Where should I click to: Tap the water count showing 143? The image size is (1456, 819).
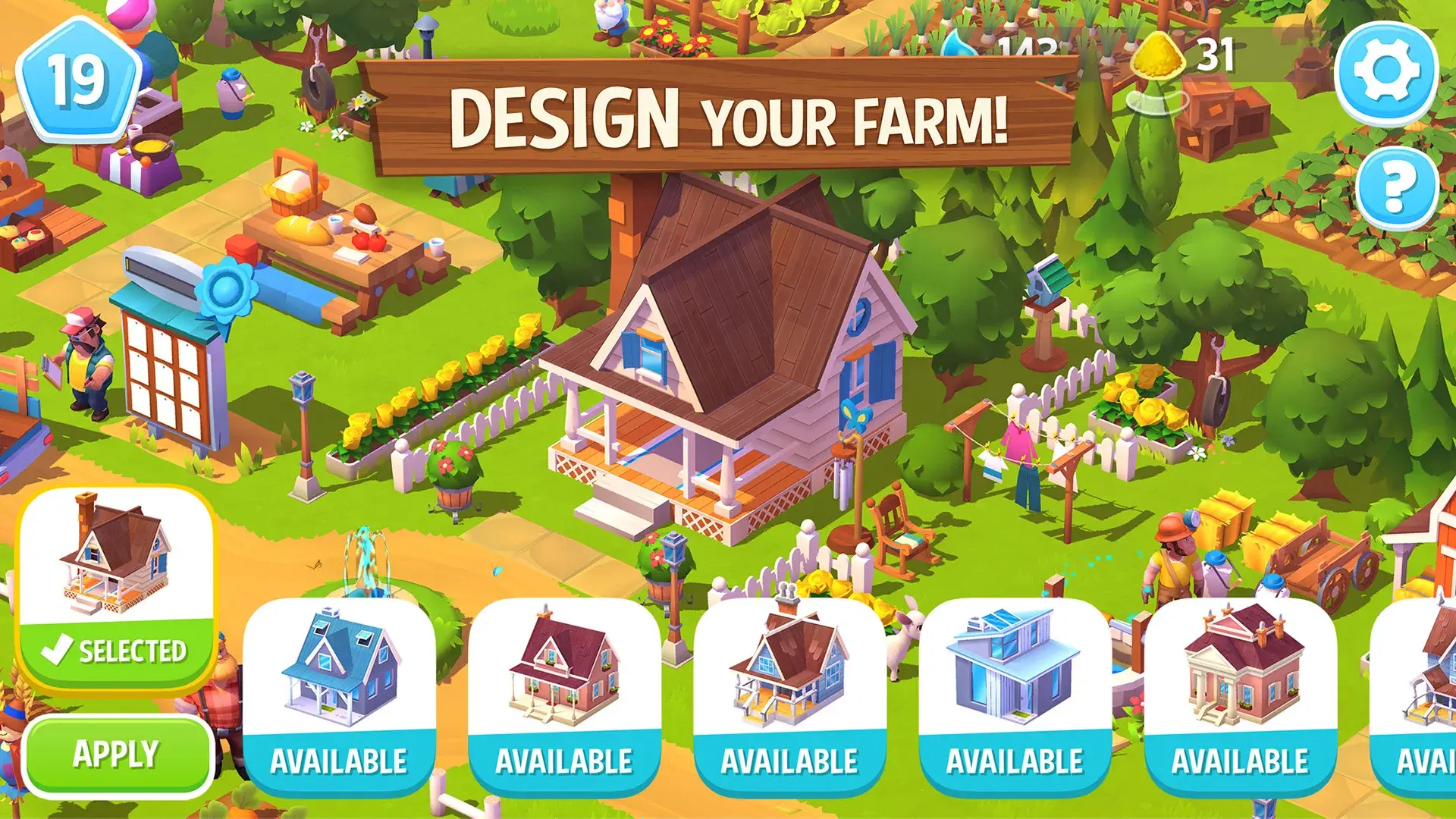pos(1026,47)
